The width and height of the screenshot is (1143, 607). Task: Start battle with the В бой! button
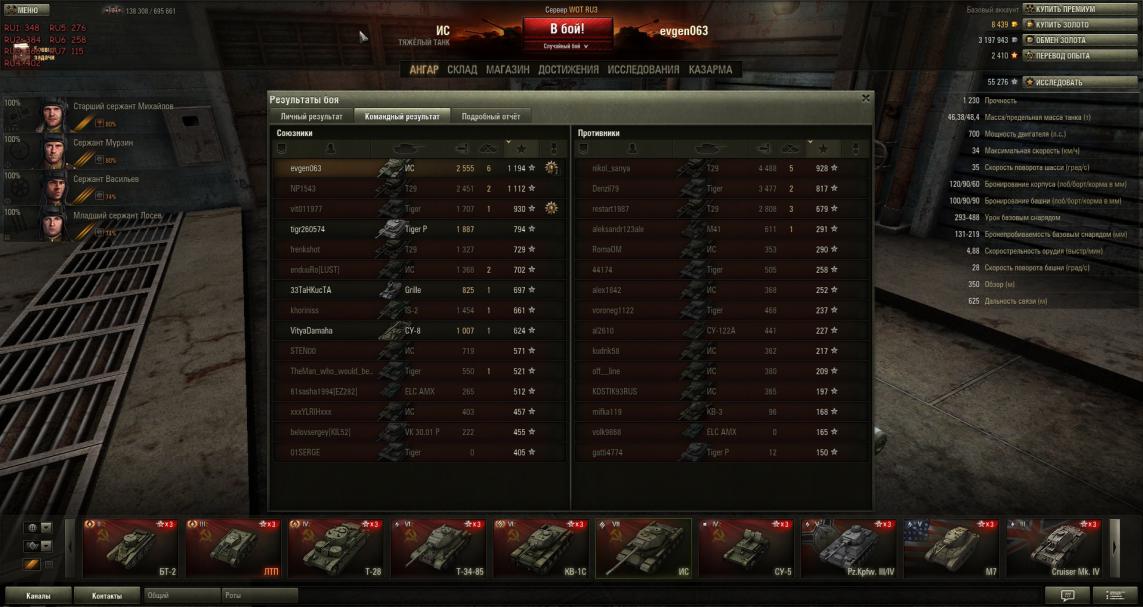tap(567, 28)
